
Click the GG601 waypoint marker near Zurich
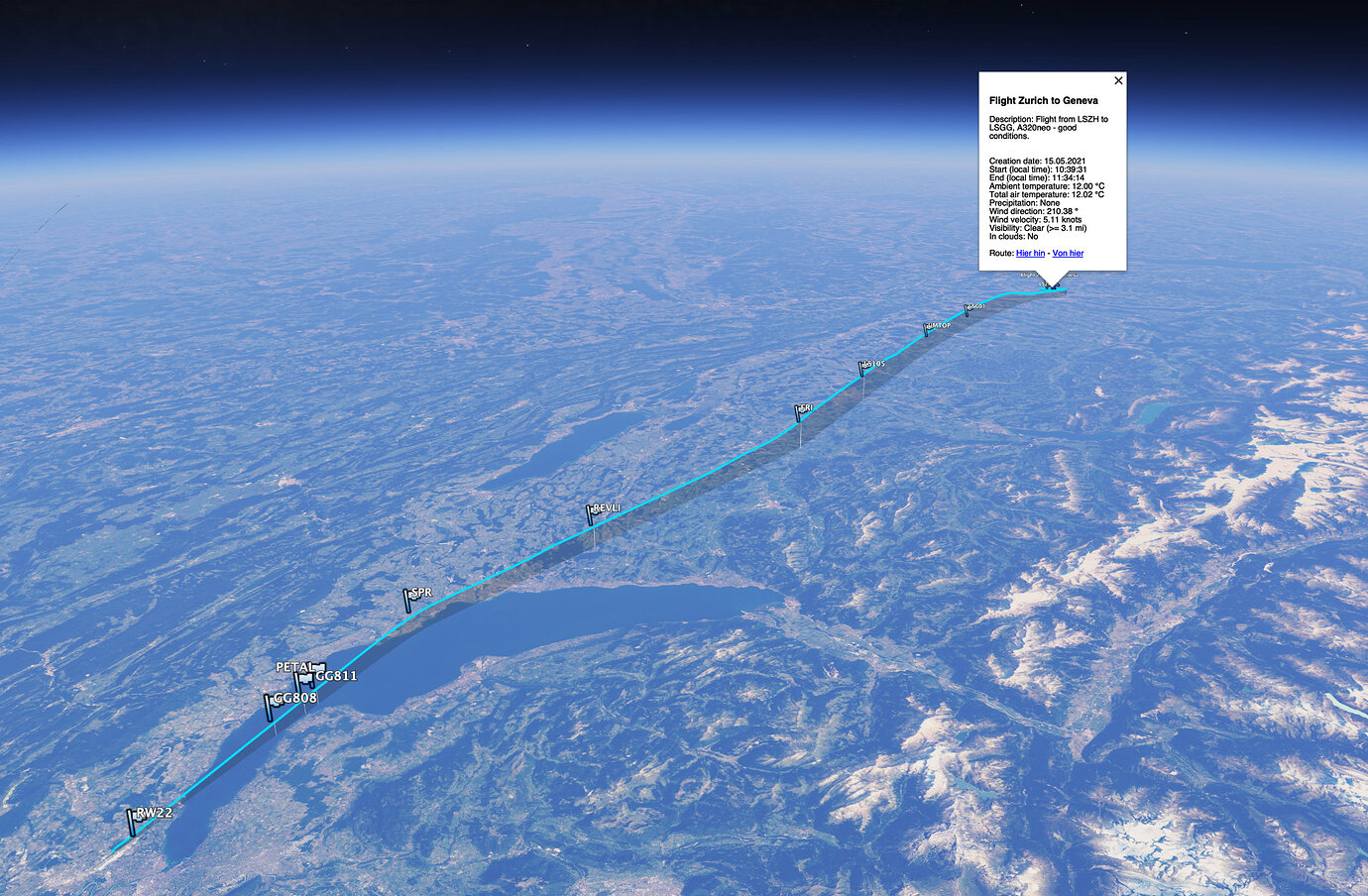point(967,310)
